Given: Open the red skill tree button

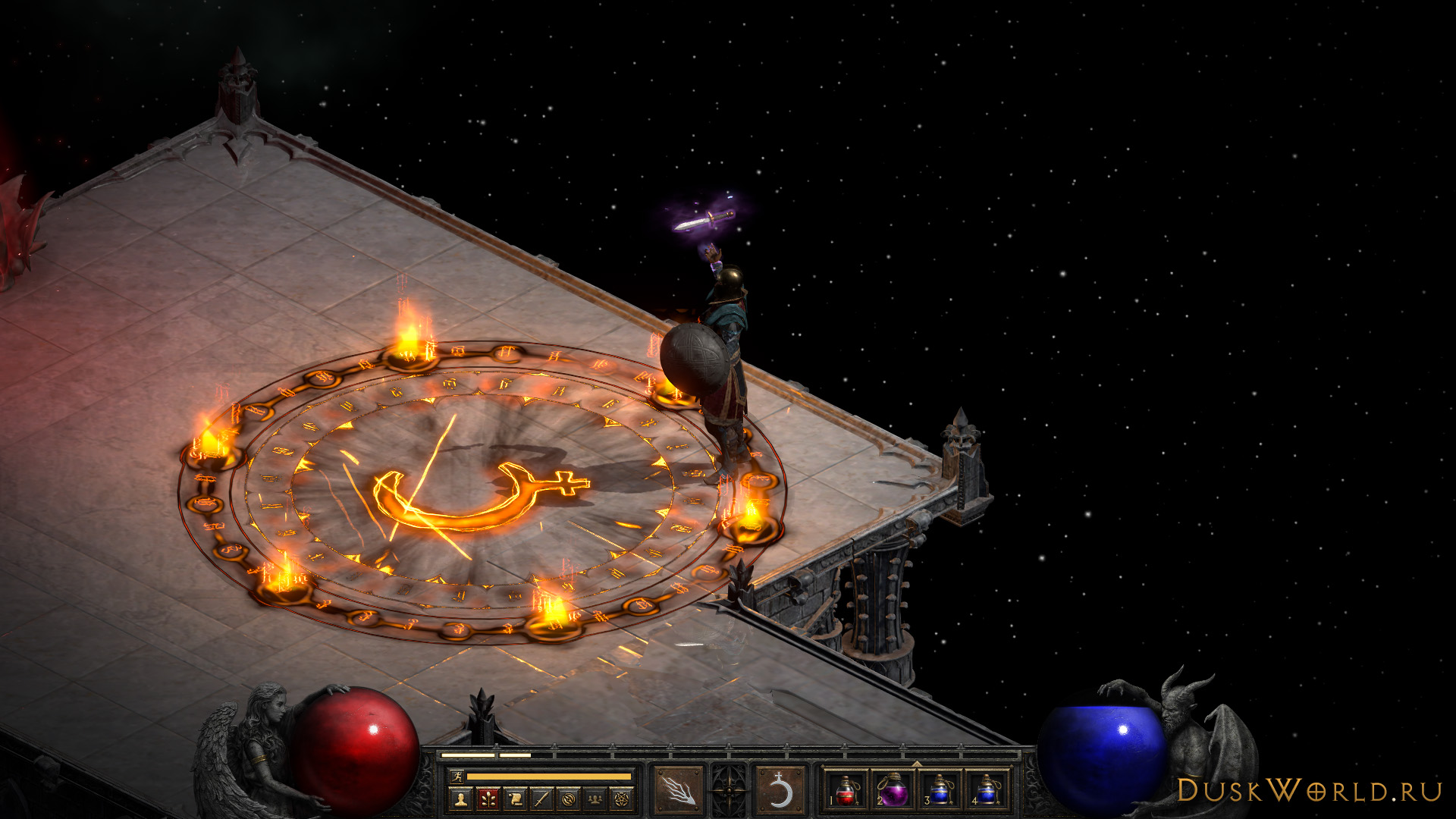Looking at the screenshot, I should pos(488,799).
